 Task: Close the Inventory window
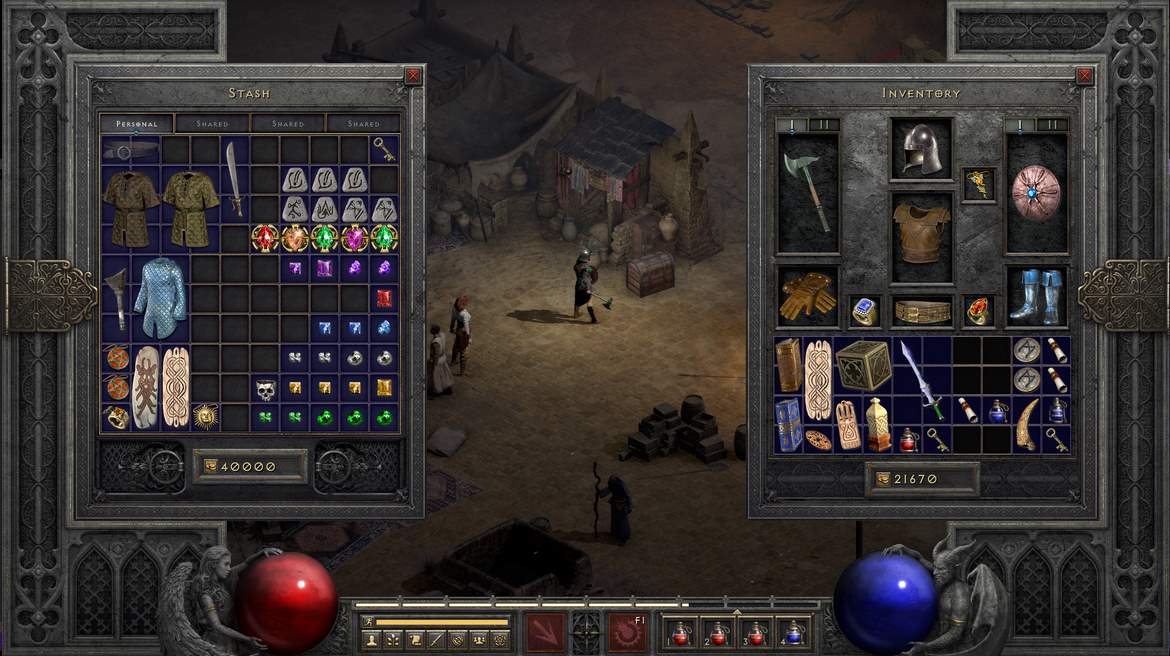pos(1084,76)
